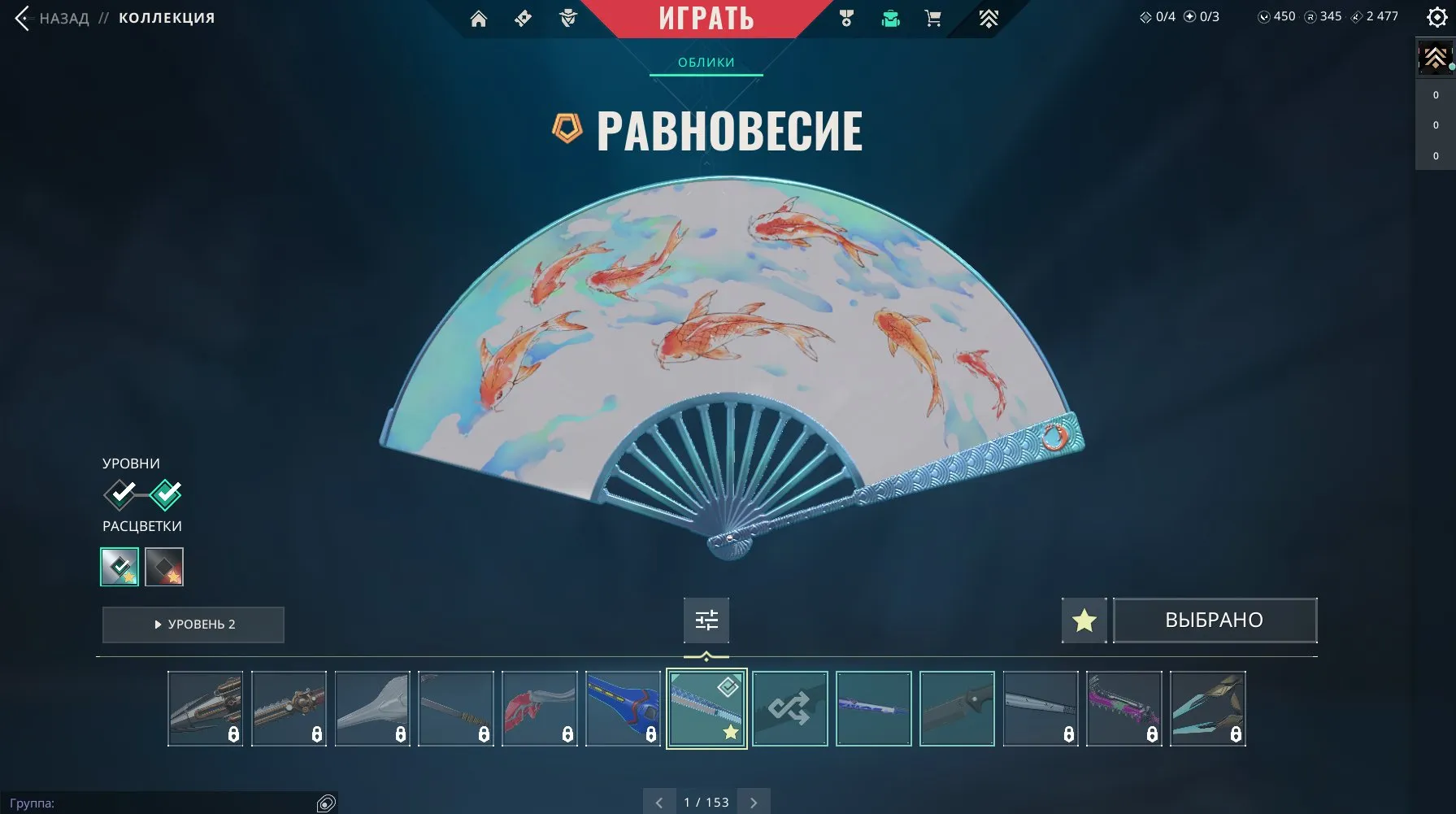Open the Collection backpack icon
The image size is (1456, 814).
[x=890, y=18]
